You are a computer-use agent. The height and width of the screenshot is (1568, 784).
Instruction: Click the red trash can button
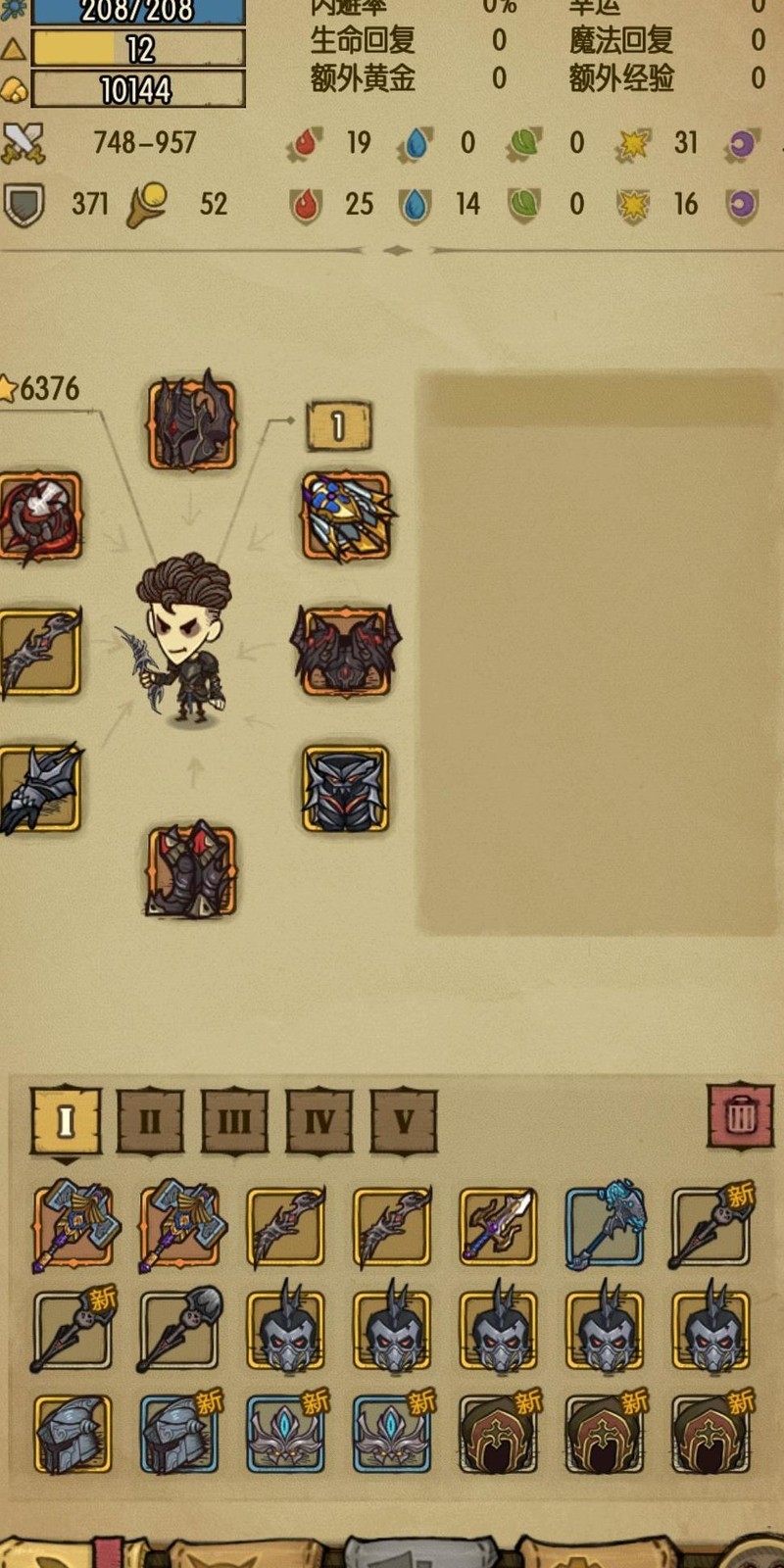click(x=741, y=1115)
